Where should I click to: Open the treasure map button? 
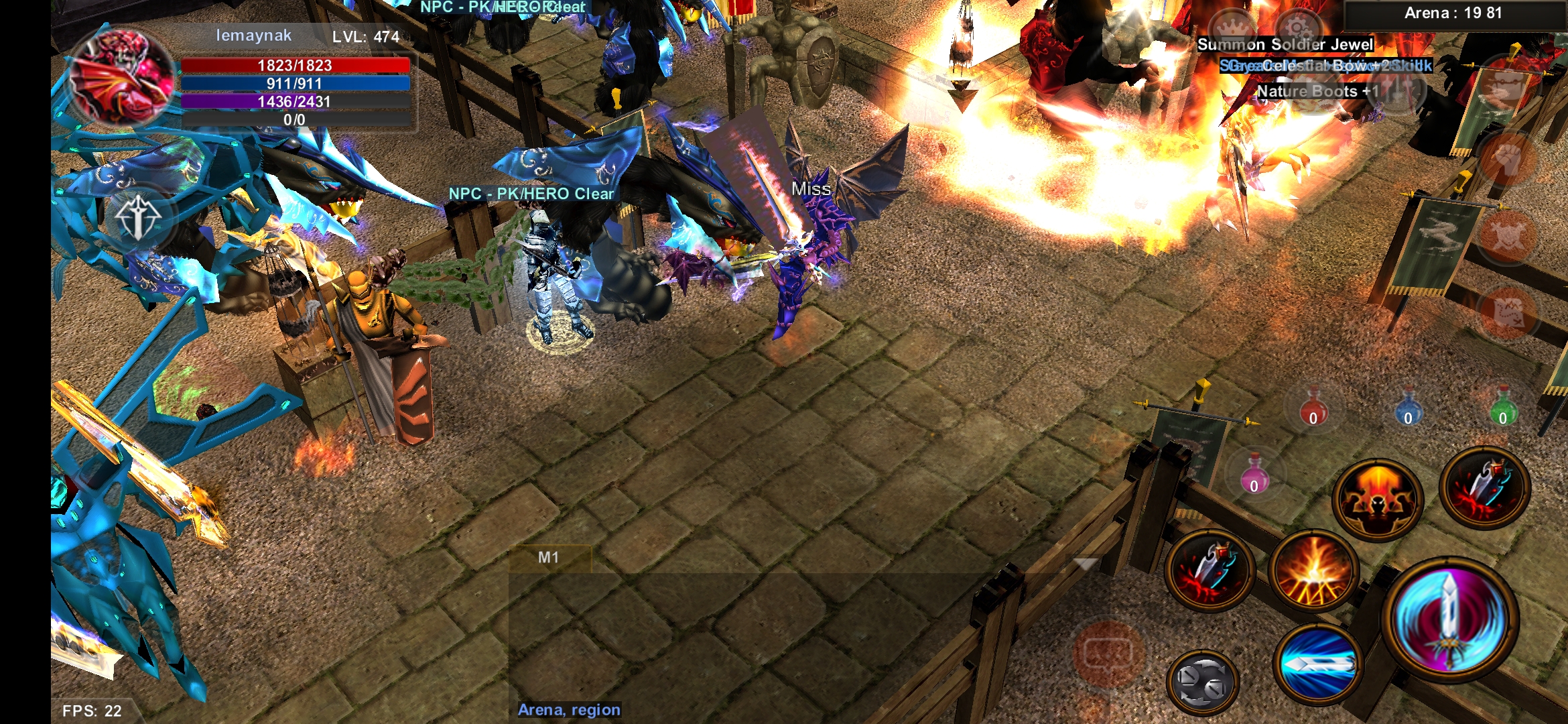click(1507, 312)
